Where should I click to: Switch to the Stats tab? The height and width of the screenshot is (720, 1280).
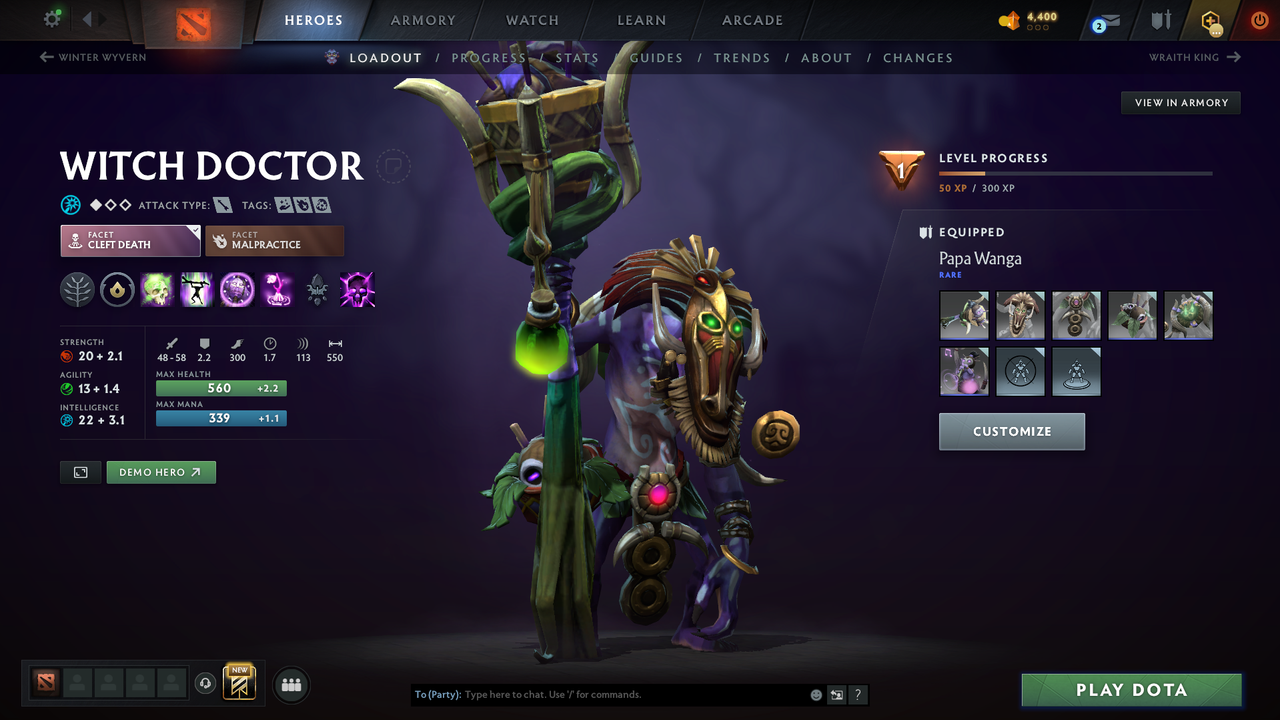click(578, 58)
